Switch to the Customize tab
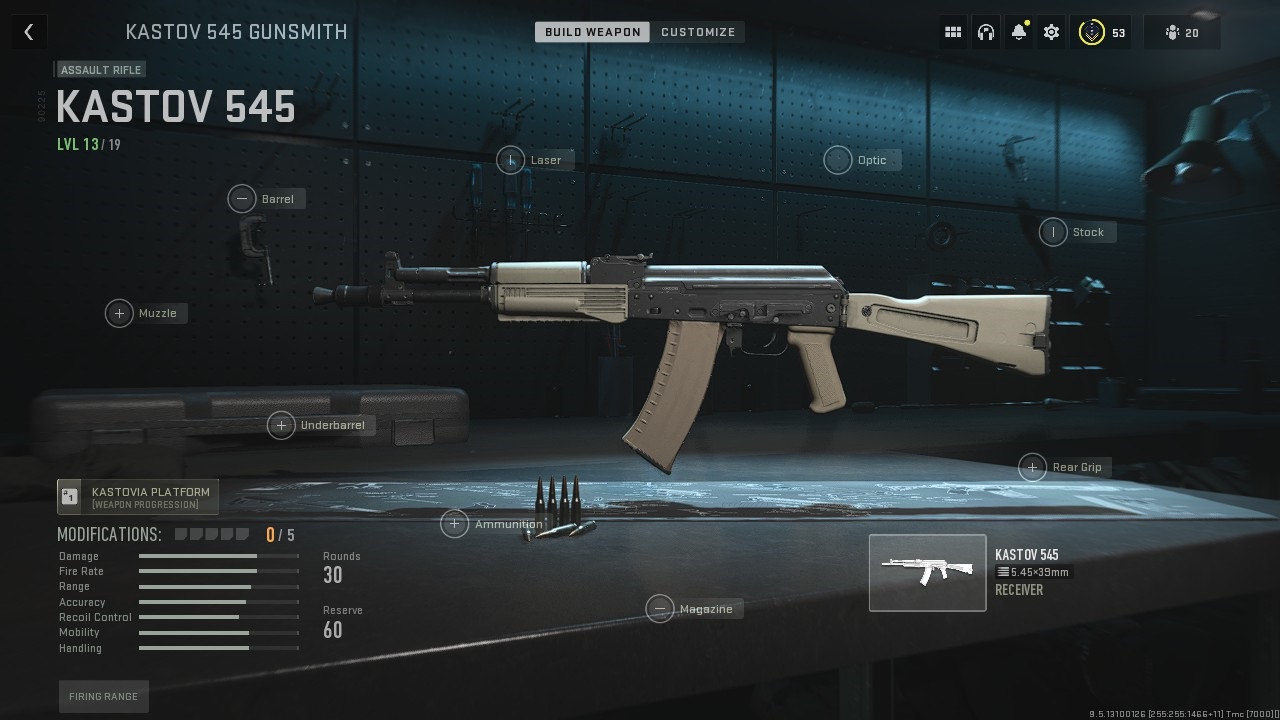Viewport: 1280px width, 720px height. pos(698,31)
